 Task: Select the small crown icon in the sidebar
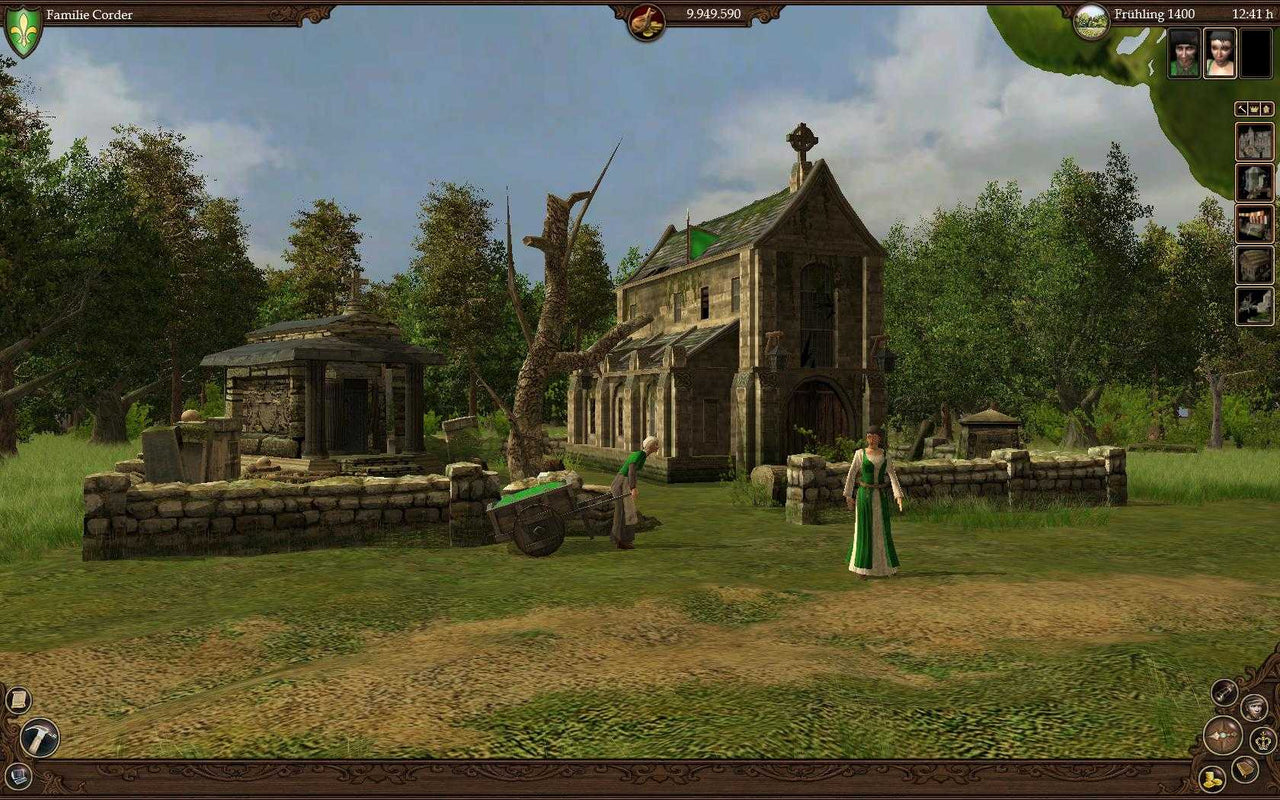click(x=1255, y=109)
